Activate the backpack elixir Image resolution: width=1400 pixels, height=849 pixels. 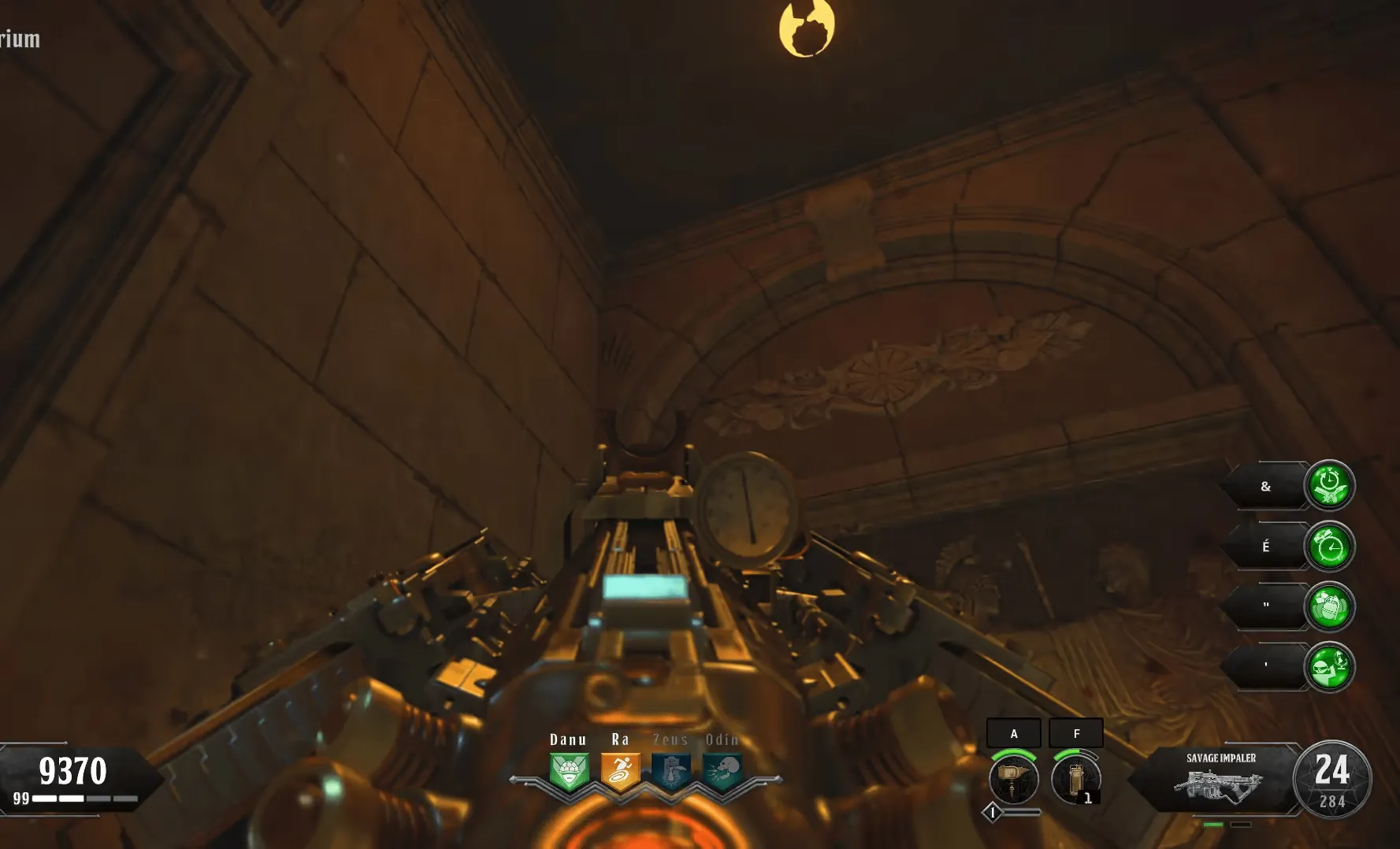click(1329, 606)
